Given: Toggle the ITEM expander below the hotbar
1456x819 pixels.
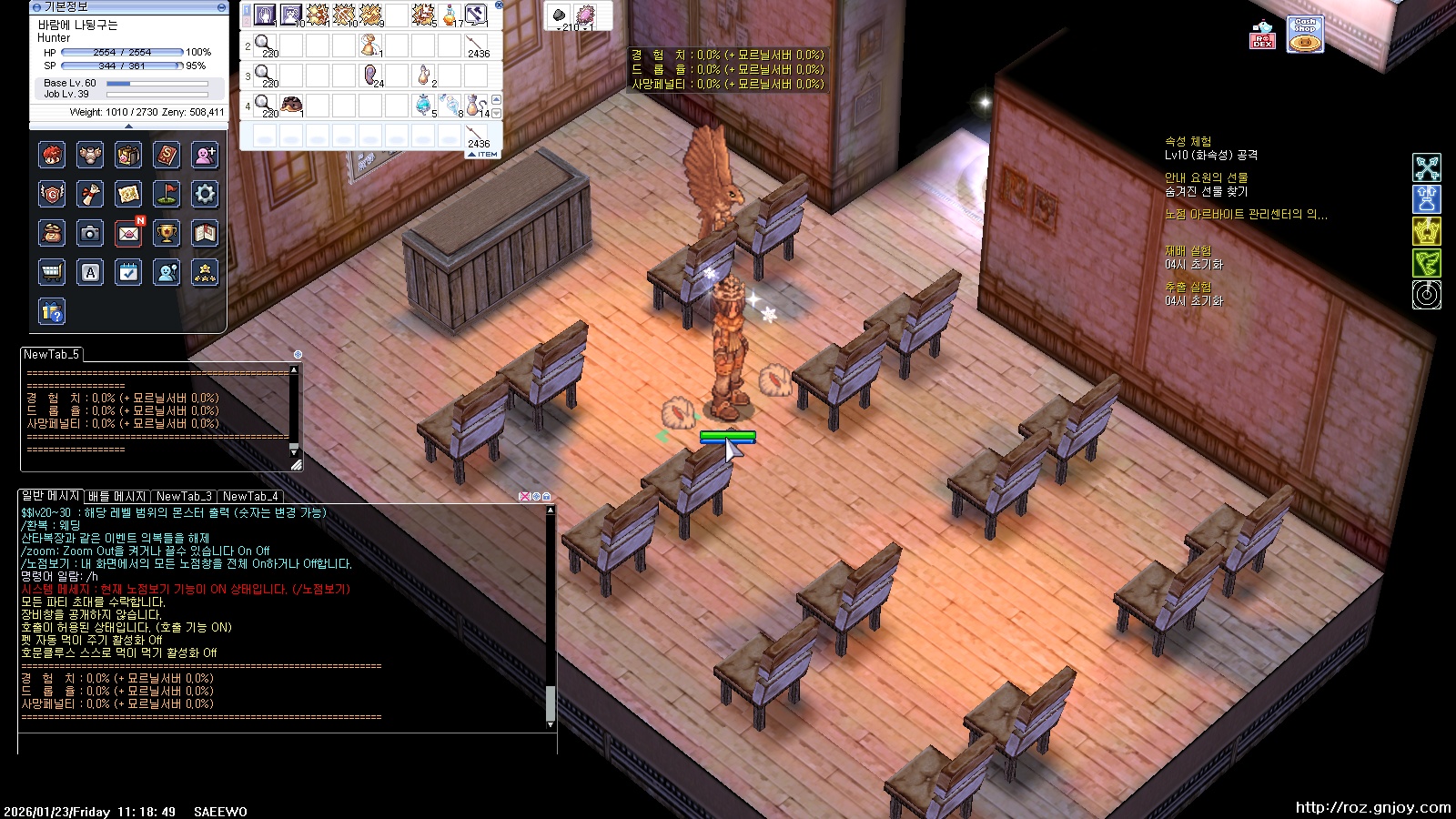Looking at the screenshot, I should click(483, 155).
